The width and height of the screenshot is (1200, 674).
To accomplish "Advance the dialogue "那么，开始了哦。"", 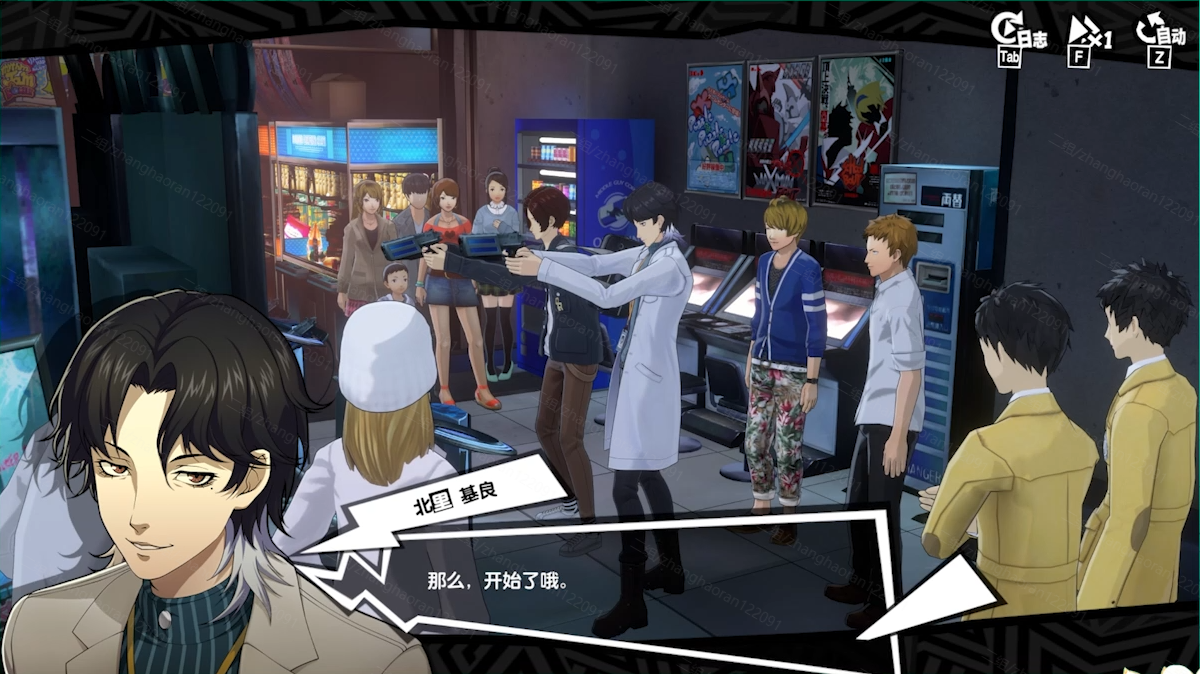I will pos(600,580).
